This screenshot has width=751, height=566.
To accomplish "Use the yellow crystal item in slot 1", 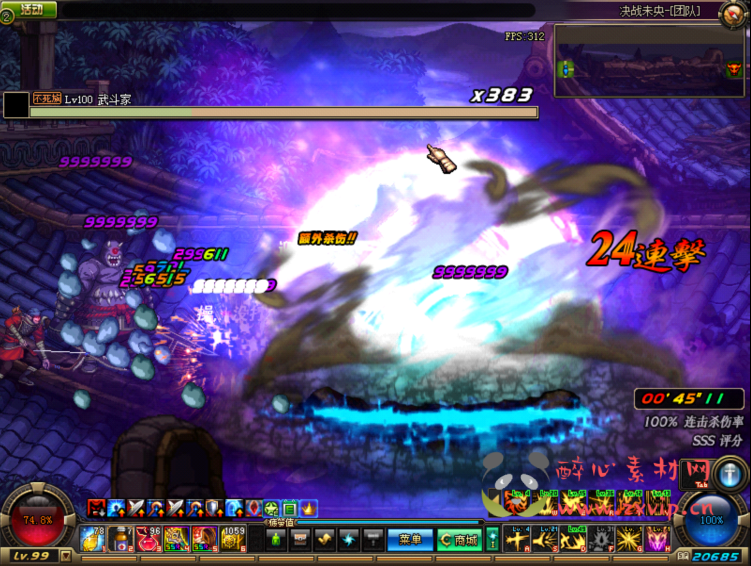I will 92,539.
